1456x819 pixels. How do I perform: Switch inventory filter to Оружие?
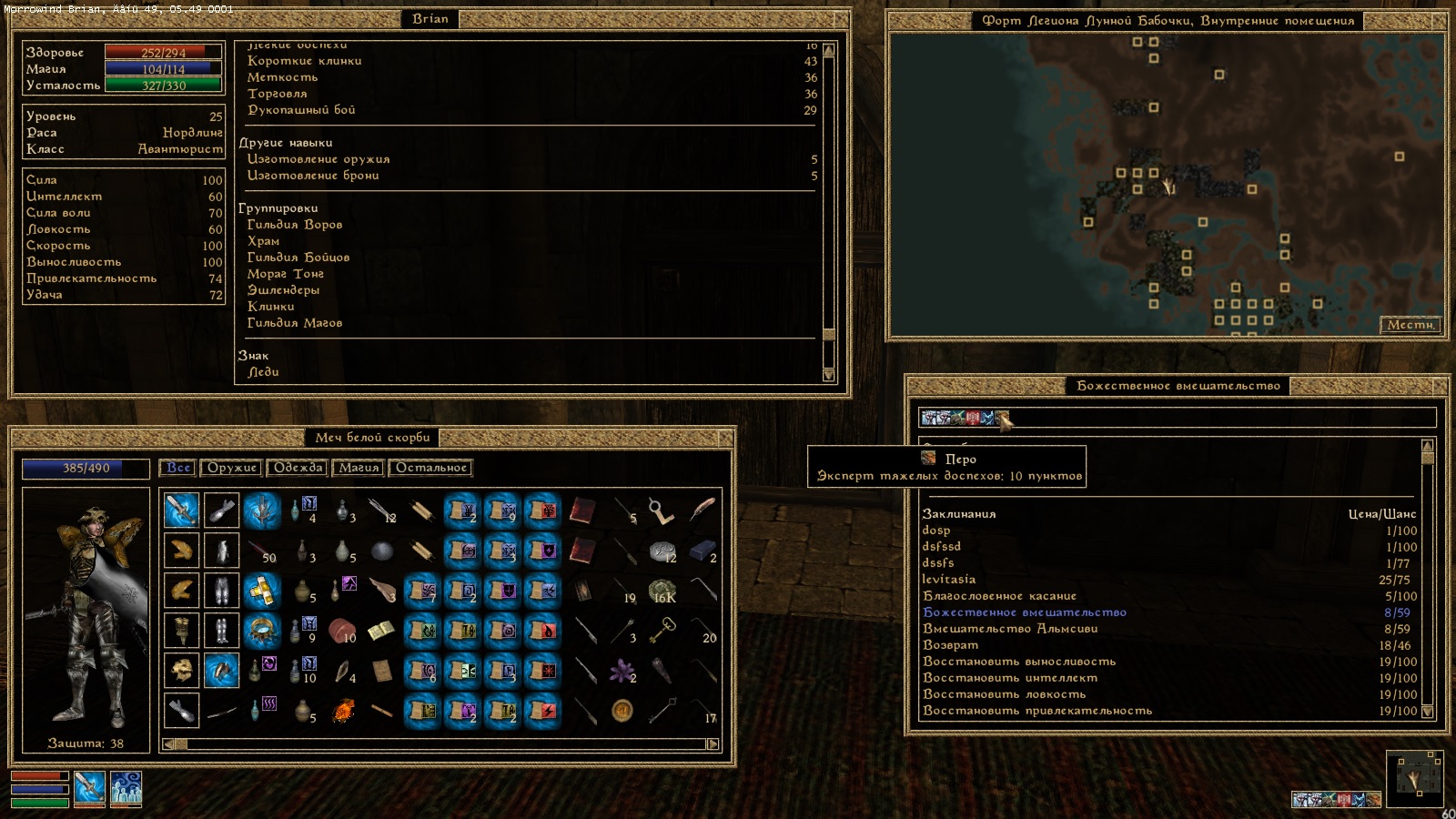[232, 468]
